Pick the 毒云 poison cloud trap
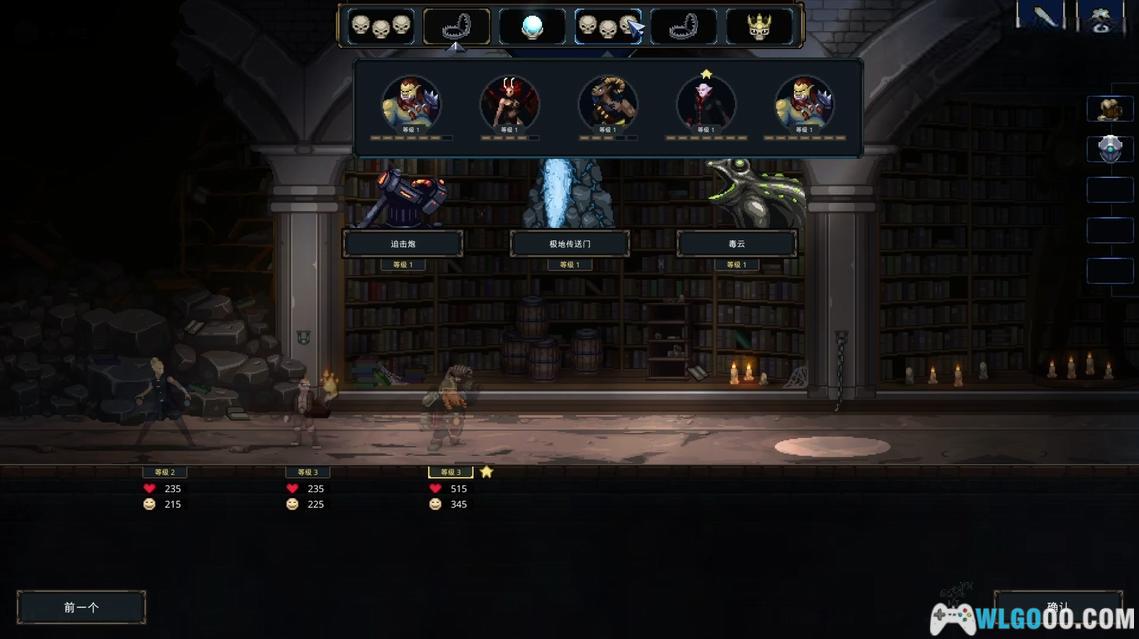The image size is (1139, 639). 736,243
